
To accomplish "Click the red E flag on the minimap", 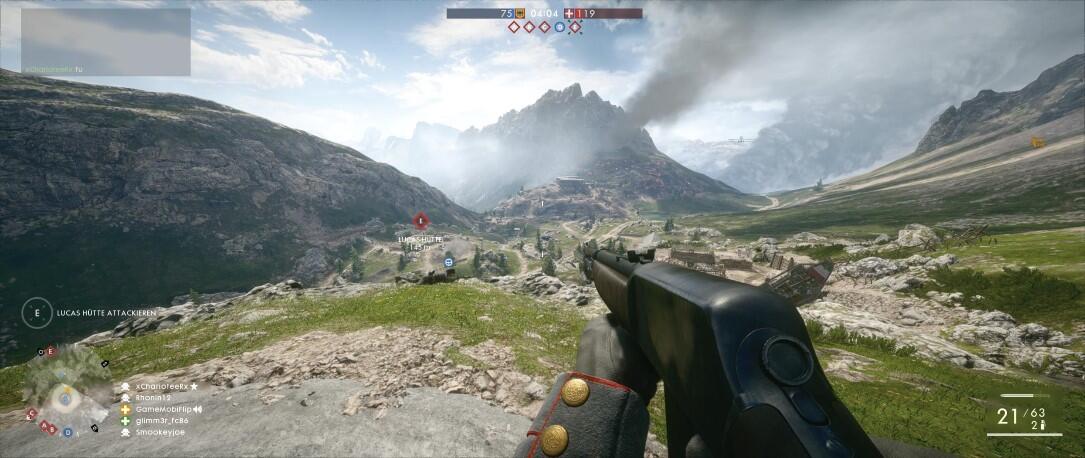I will pyautogui.click(x=51, y=351).
